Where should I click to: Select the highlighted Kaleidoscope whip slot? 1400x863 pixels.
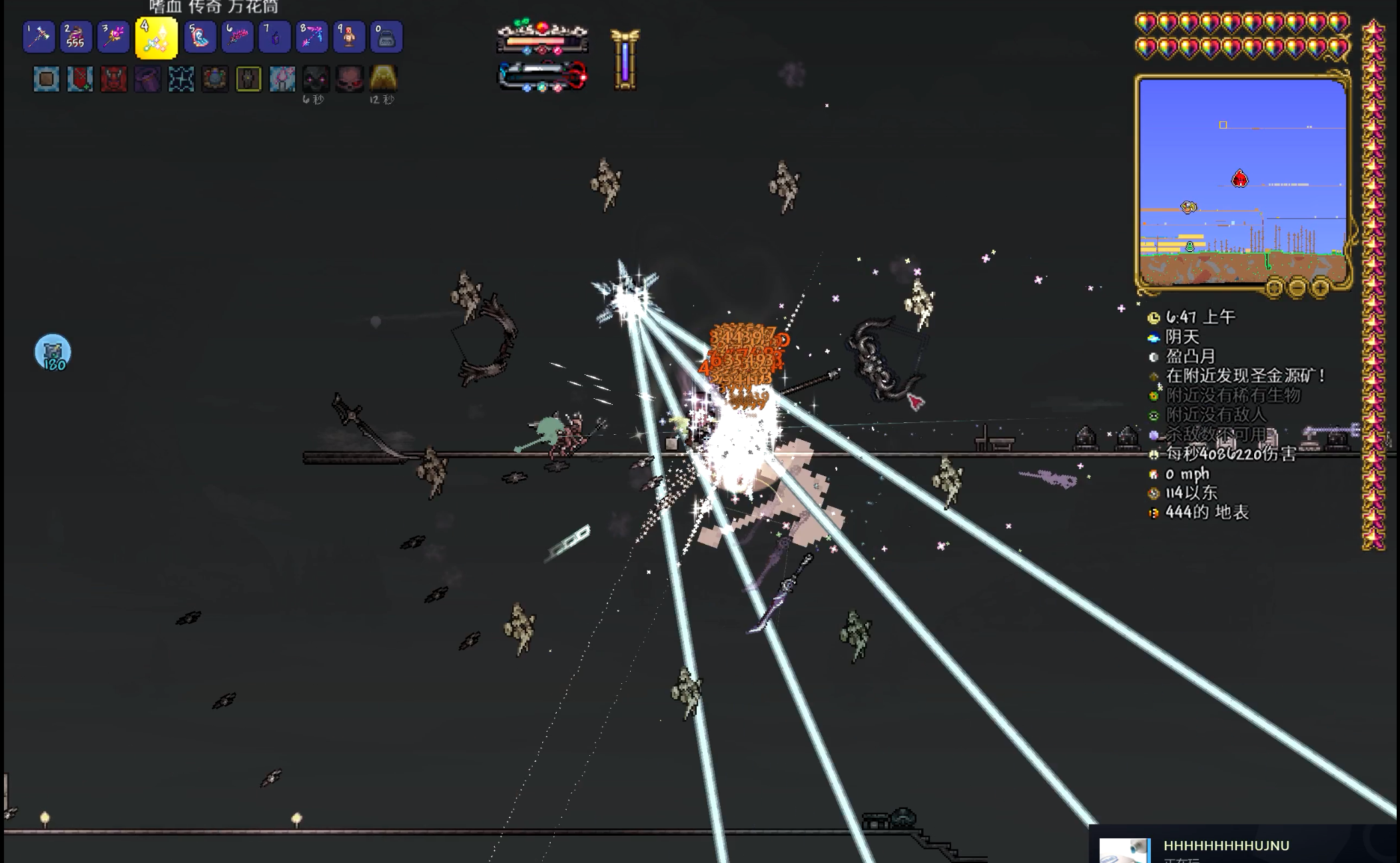click(x=156, y=39)
